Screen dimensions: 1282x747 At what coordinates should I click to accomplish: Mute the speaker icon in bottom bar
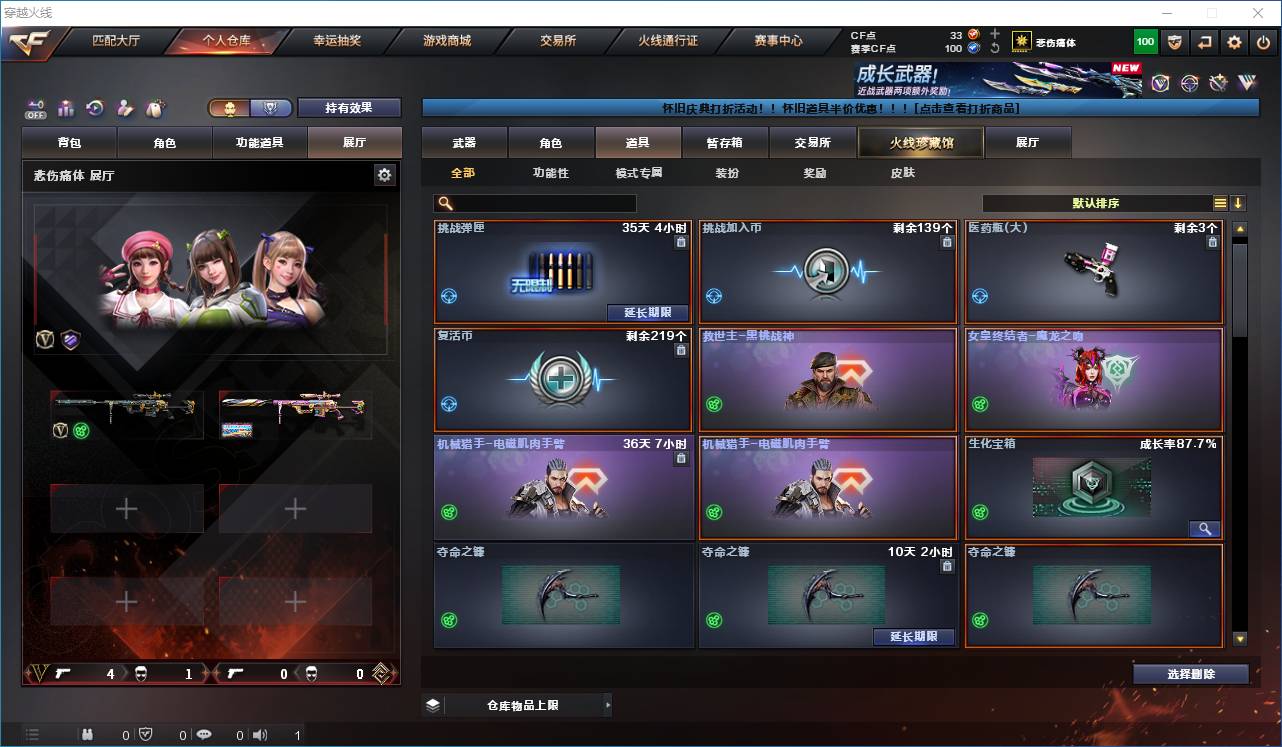pyautogui.click(x=259, y=733)
